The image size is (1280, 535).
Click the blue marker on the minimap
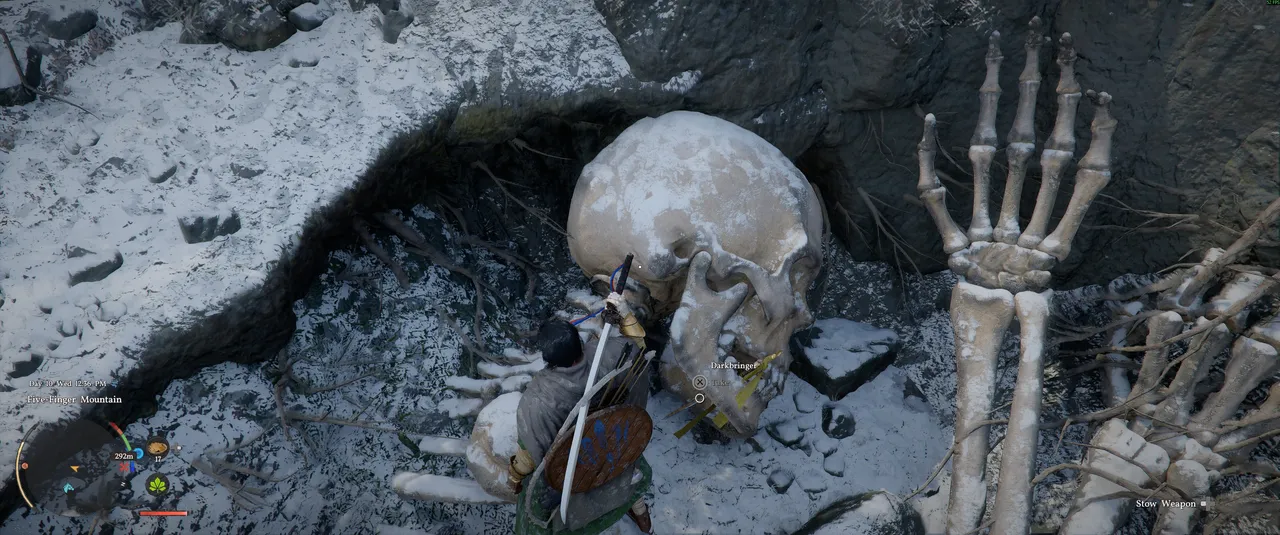click(68, 487)
